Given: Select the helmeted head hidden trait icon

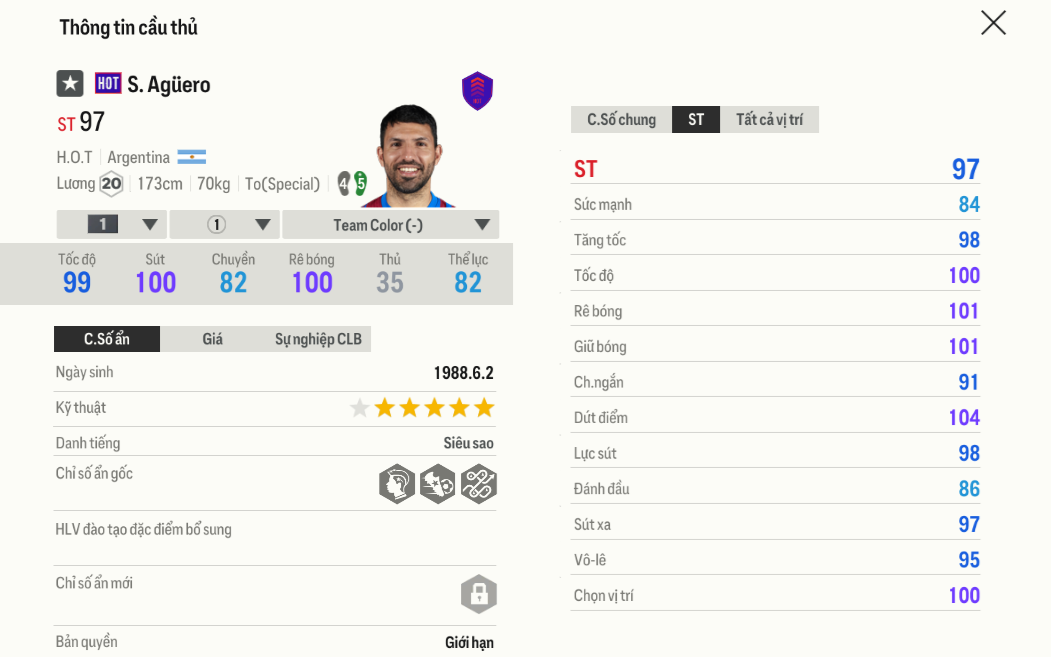Looking at the screenshot, I should pos(397,484).
